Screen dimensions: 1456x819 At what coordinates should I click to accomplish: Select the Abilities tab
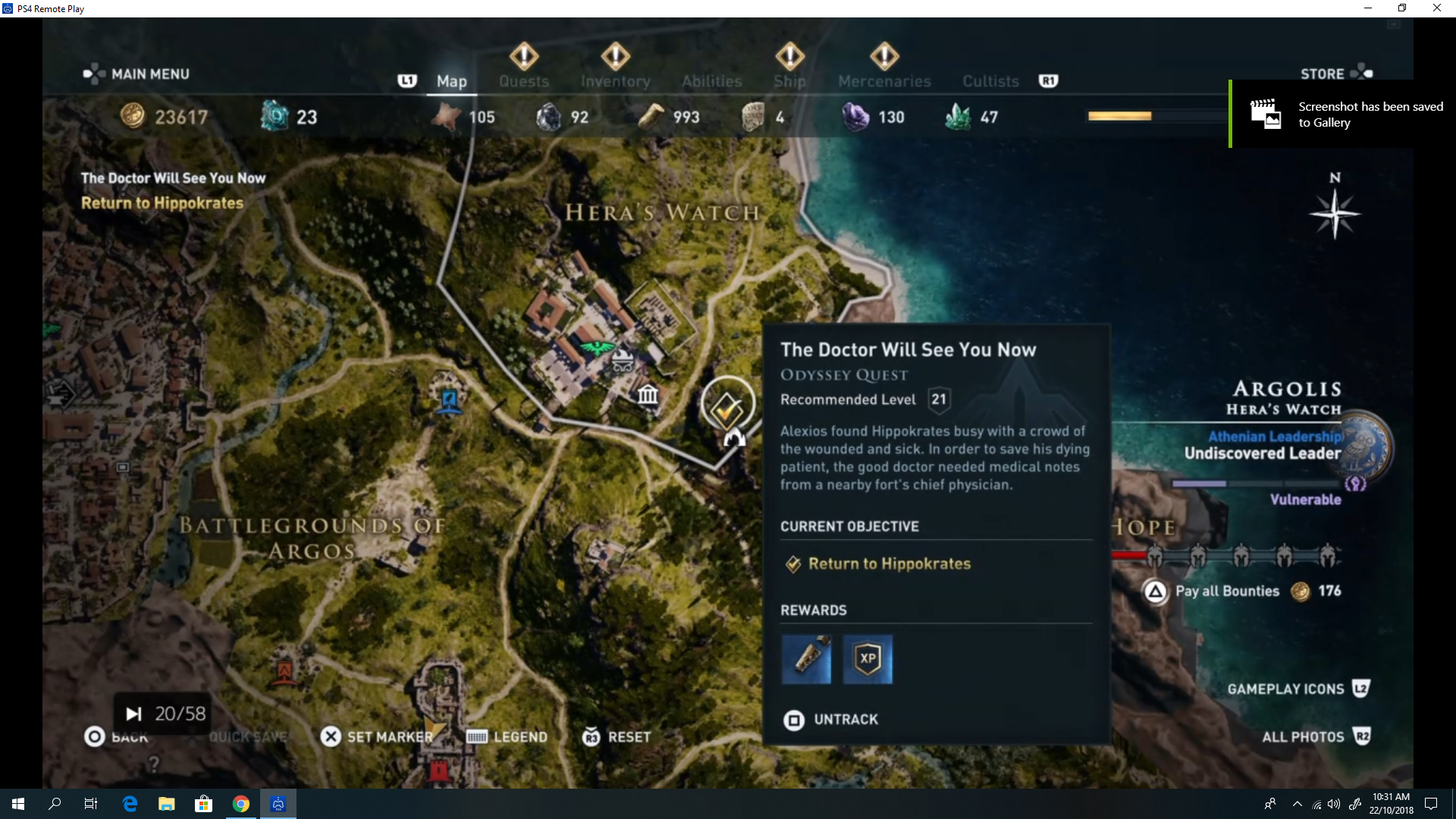coord(711,81)
